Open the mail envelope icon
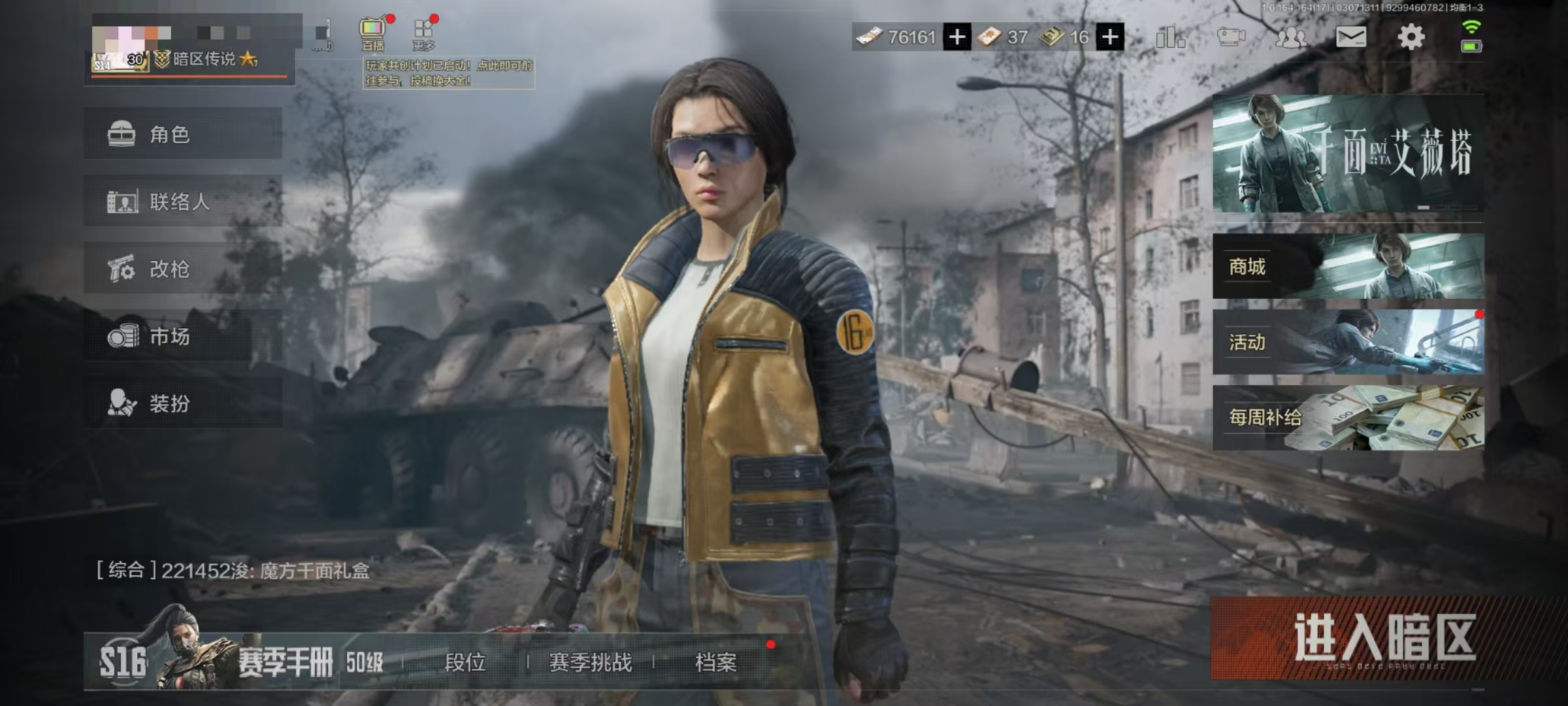This screenshot has height=706, width=1568. 1350,37
